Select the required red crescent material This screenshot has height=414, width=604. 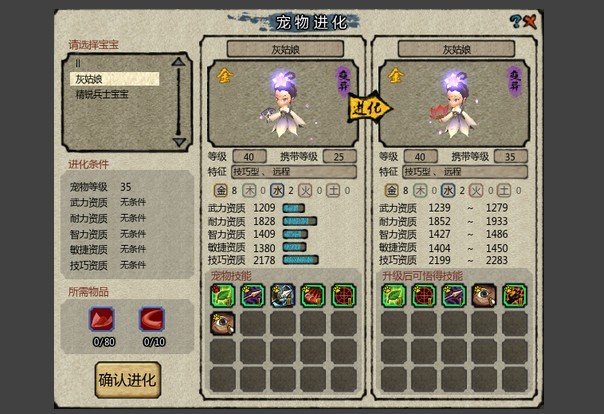[151, 319]
